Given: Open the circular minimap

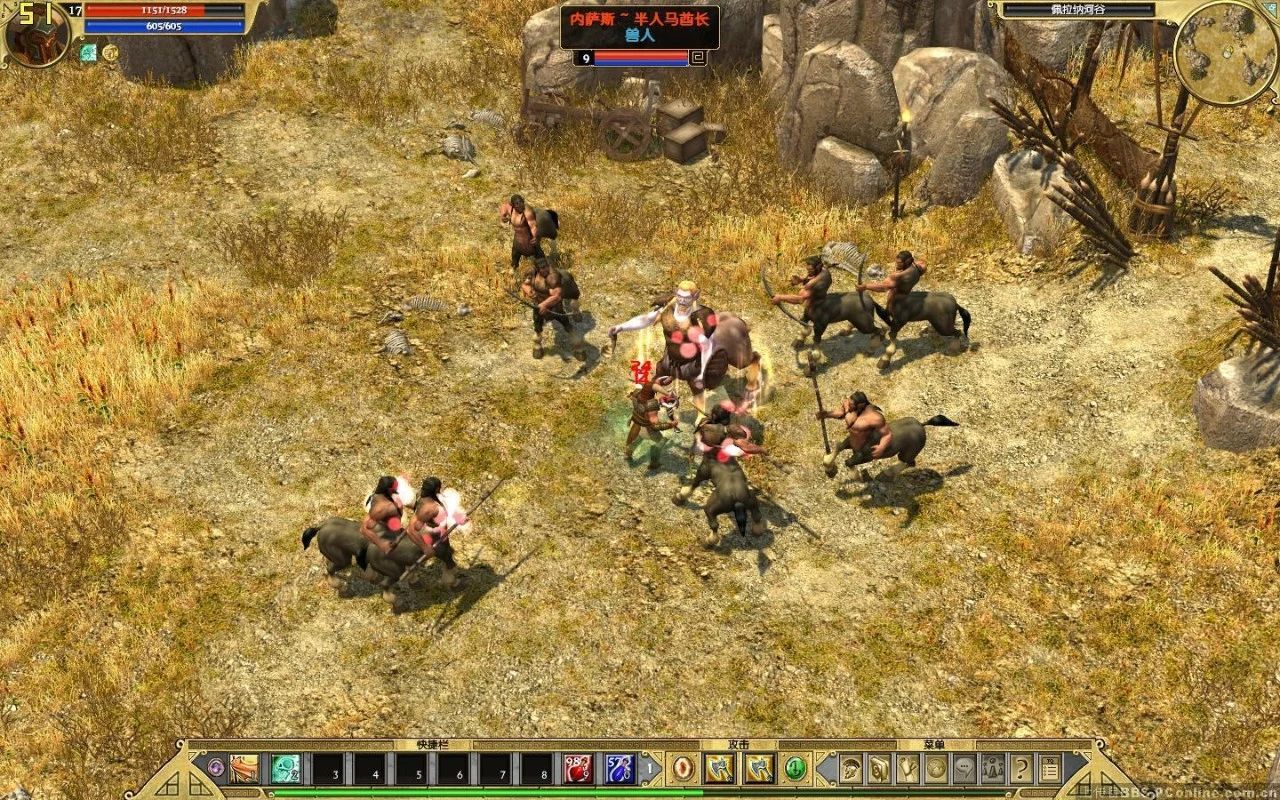Looking at the screenshot, I should [1224, 52].
